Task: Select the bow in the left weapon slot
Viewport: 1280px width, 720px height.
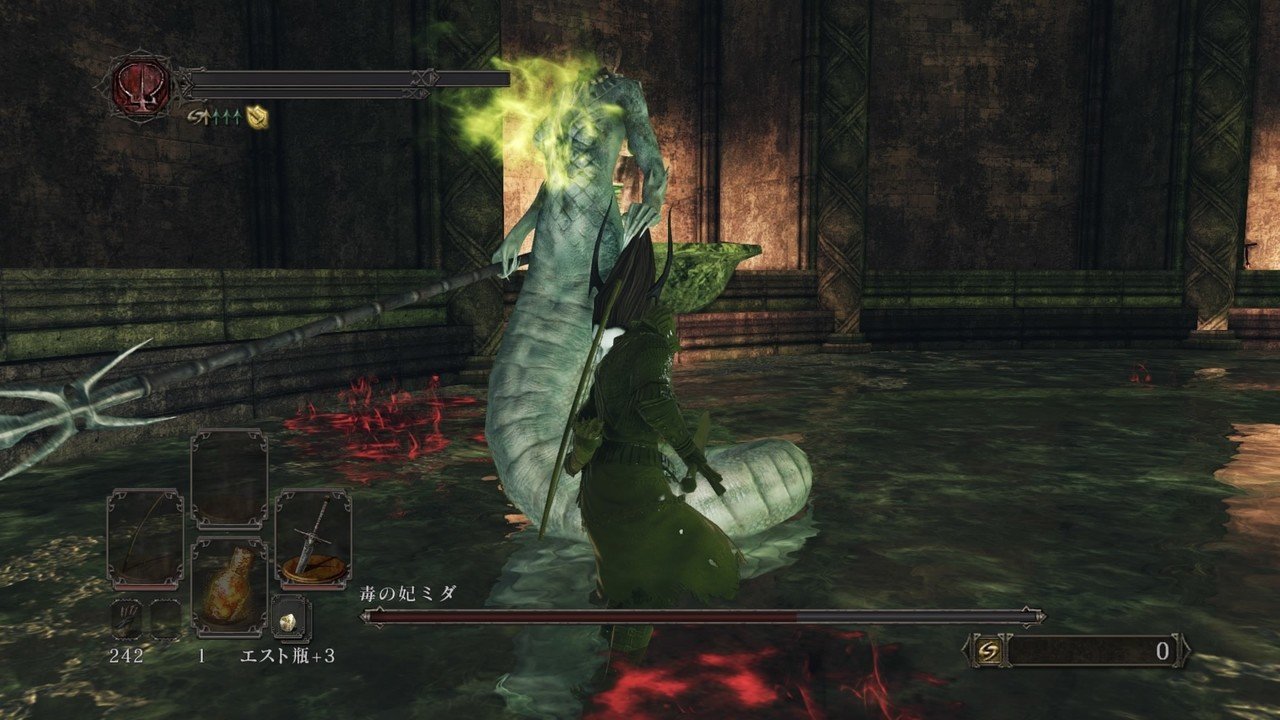Action: (x=144, y=536)
